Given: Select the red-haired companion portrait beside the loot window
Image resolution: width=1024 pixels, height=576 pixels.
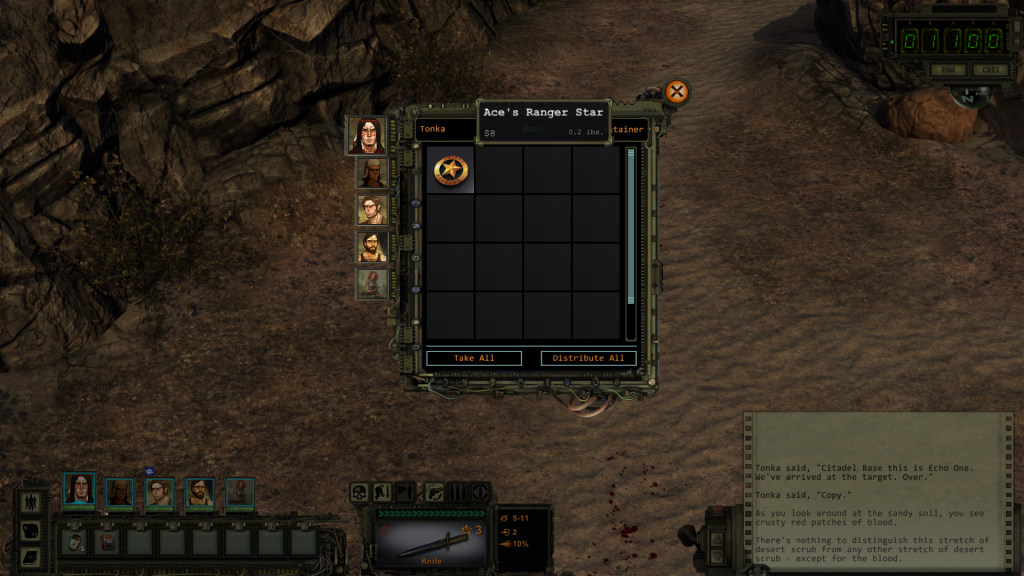Looking at the screenshot, I should coord(372,283).
